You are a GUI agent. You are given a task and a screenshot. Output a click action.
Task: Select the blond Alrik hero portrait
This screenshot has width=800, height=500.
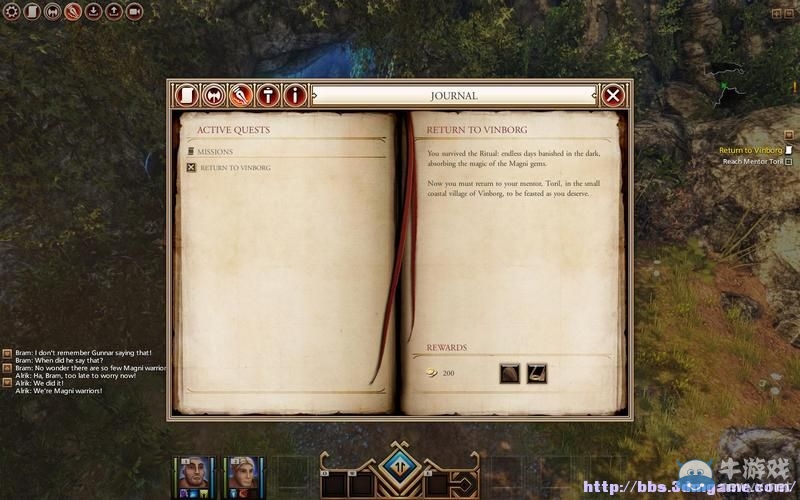(246, 473)
